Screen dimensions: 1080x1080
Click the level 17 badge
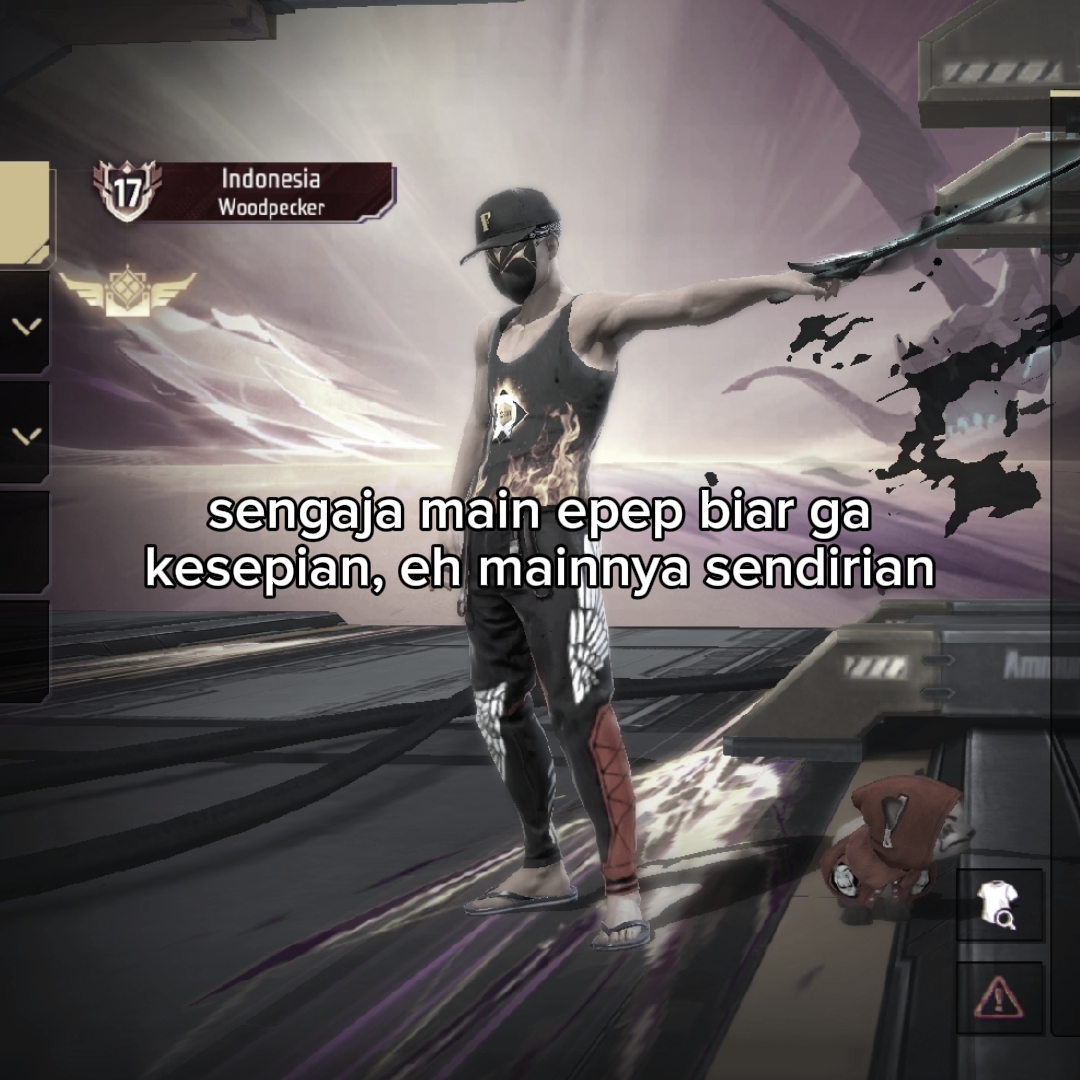(x=124, y=191)
